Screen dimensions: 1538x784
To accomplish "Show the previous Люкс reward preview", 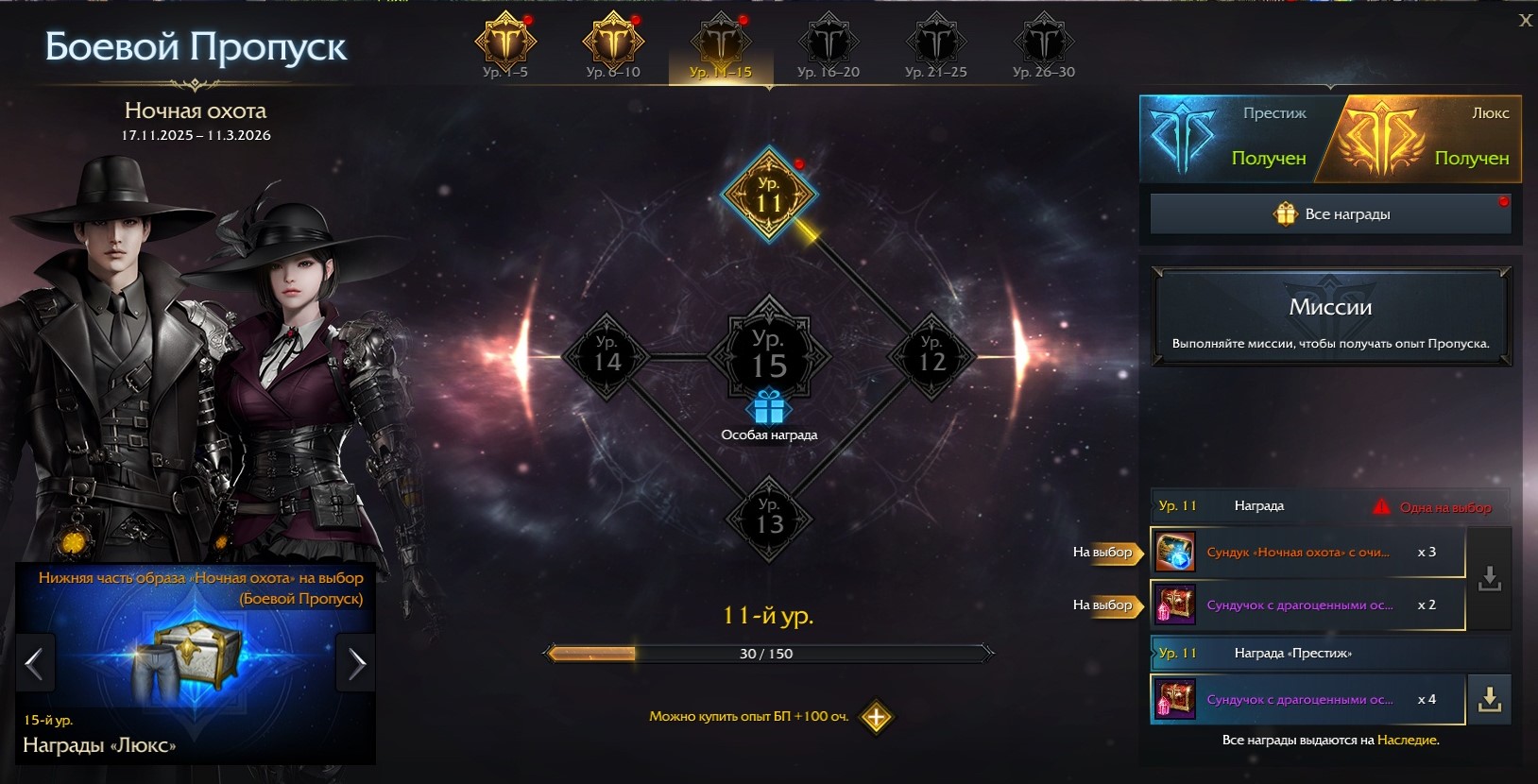I will pyautogui.click(x=35, y=664).
